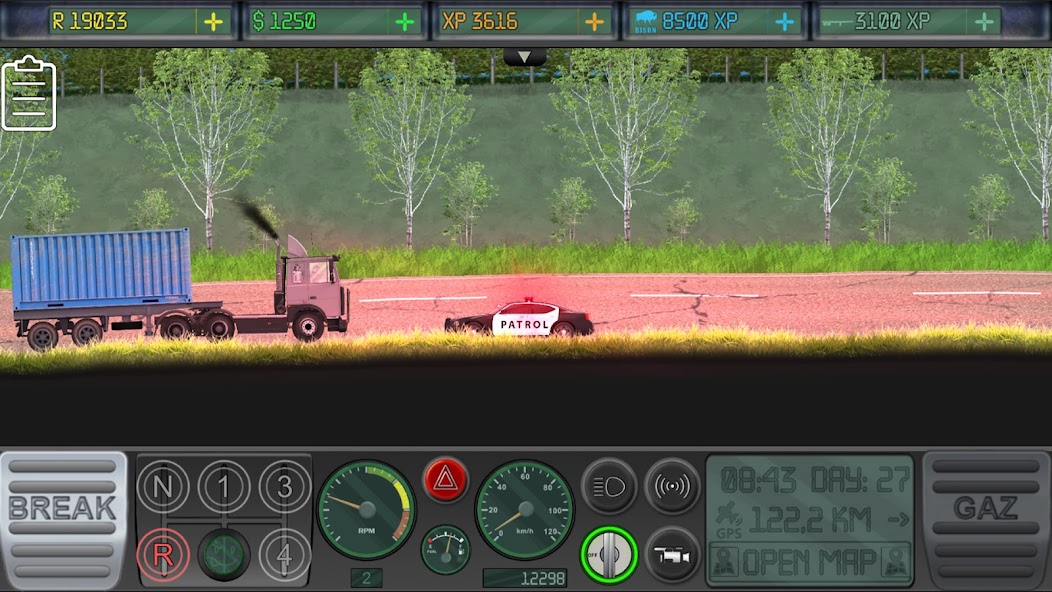
Task: Shift to third gear
Action: [285, 487]
